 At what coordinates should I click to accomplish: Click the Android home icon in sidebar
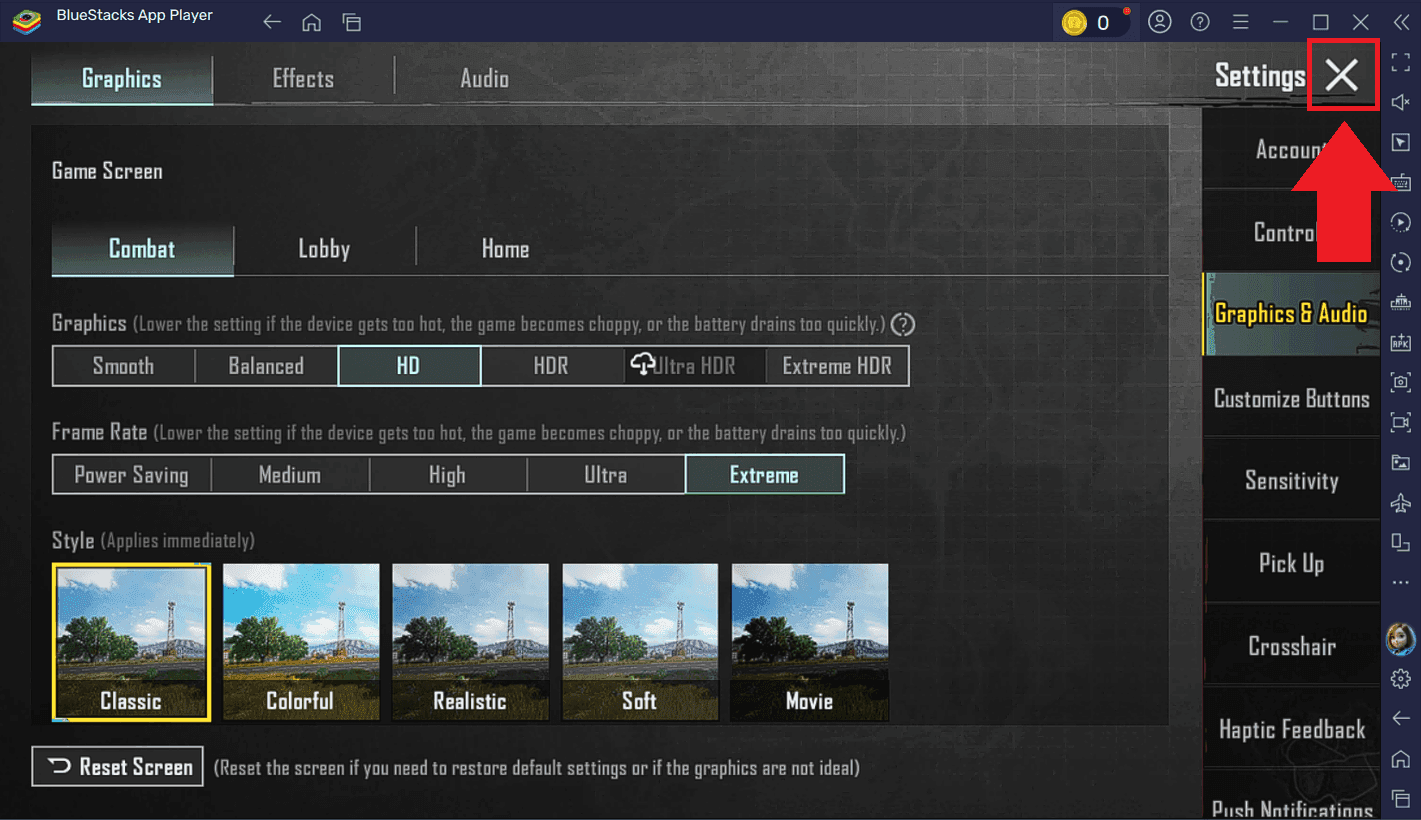tap(1400, 758)
